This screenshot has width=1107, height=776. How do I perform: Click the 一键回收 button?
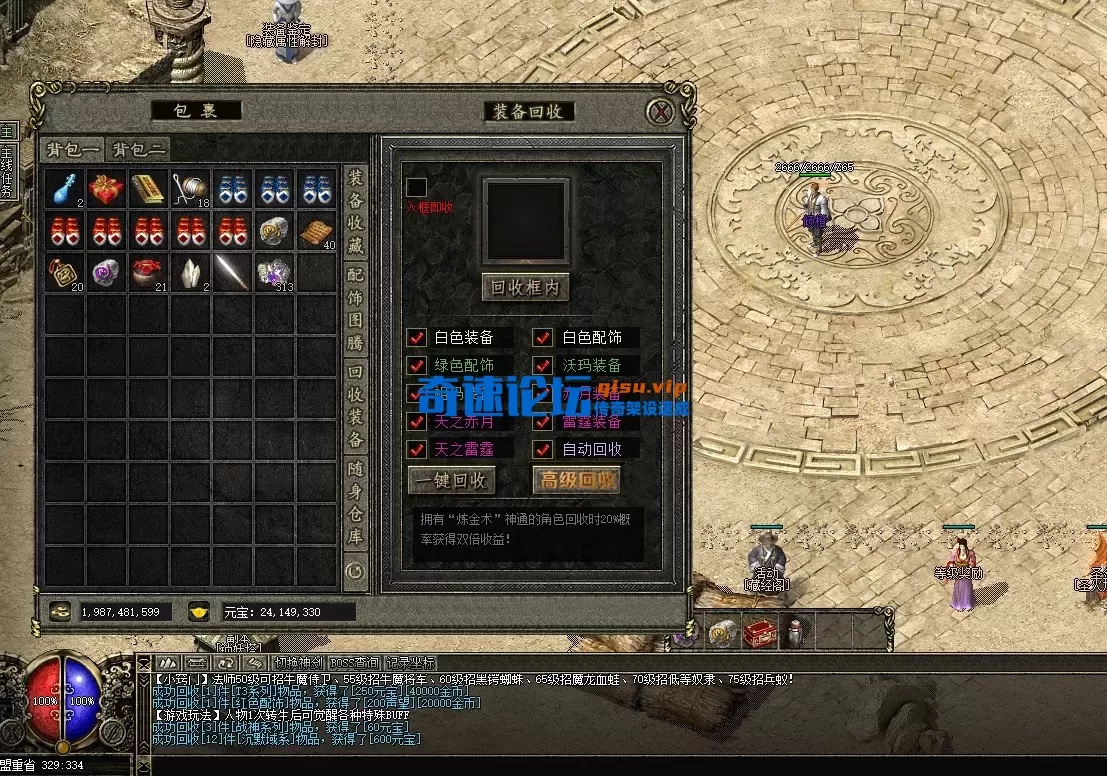451,480
